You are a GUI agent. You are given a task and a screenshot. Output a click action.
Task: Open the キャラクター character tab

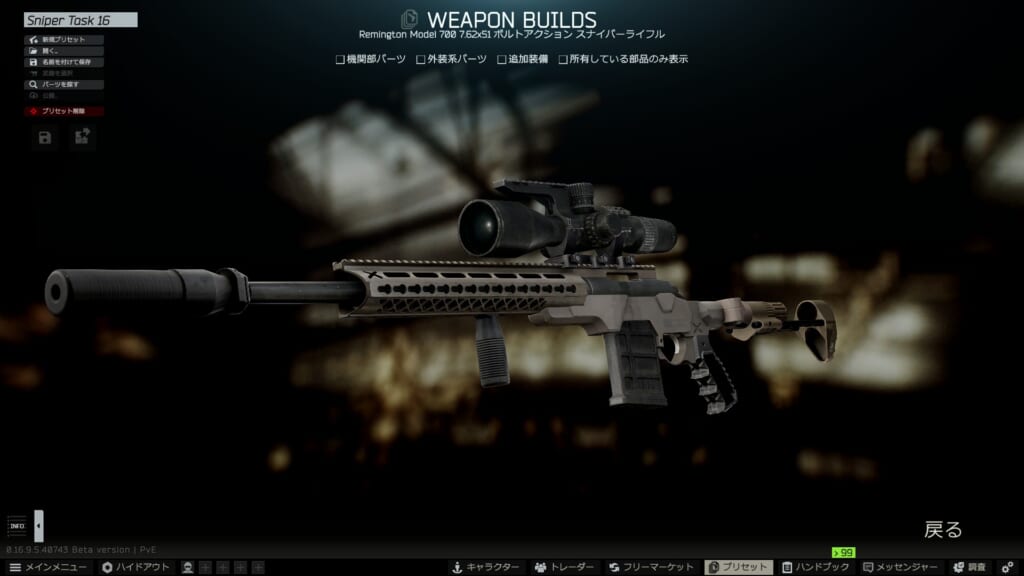click(x=486, y=567)
